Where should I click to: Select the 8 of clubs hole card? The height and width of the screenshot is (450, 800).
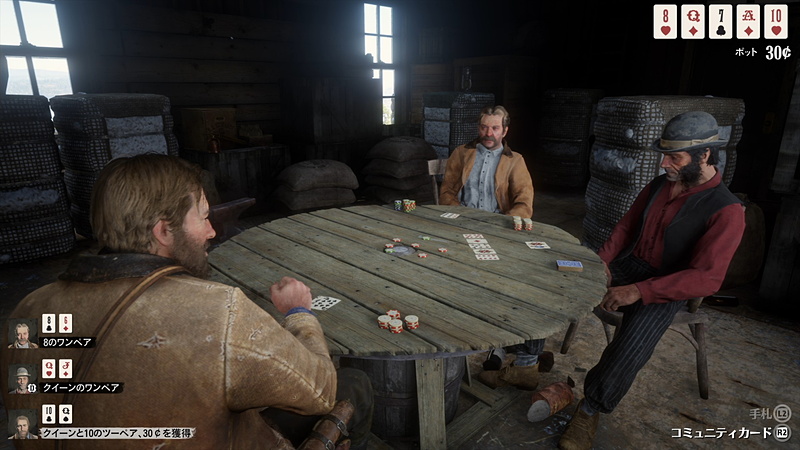[x=48, y=324]
